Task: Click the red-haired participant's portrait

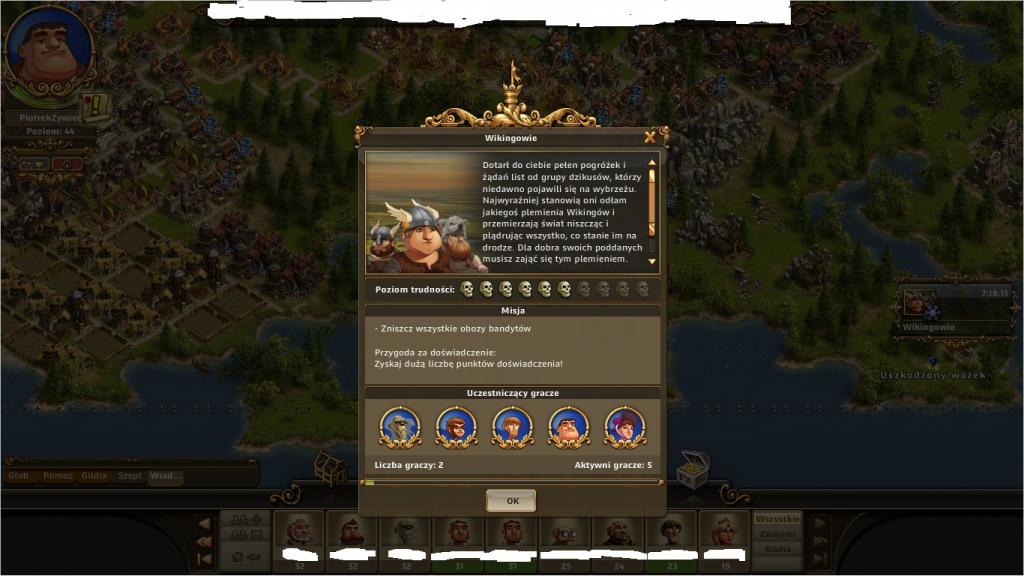Action: click(x=625, y=427)
